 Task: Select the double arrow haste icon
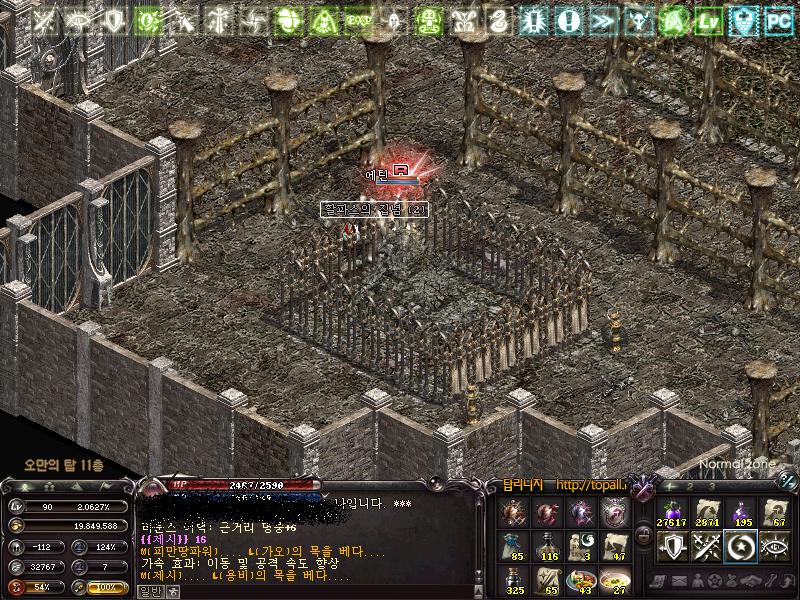point(603,19)
